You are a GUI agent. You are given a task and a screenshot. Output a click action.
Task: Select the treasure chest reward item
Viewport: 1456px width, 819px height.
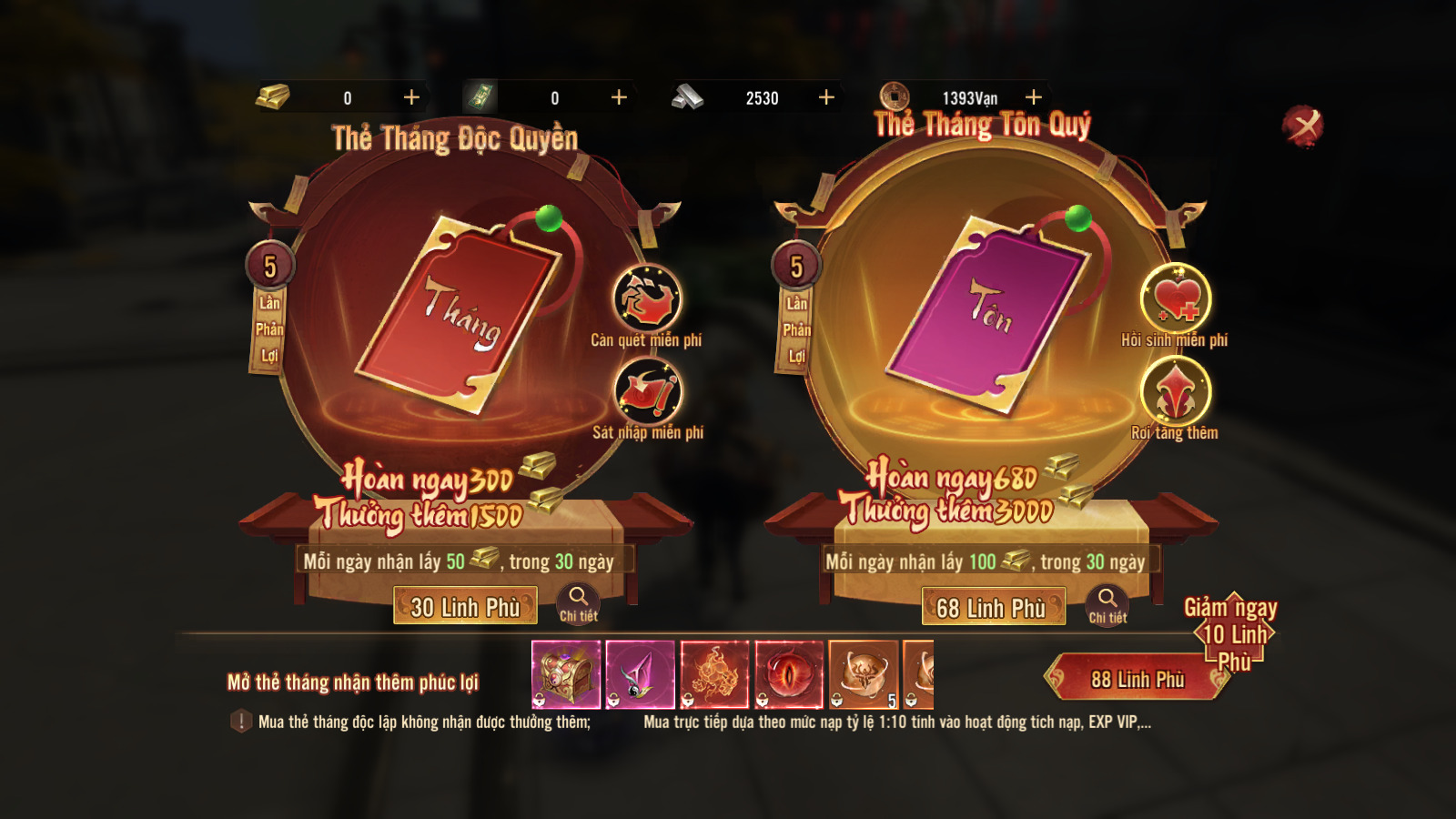(x=566, y=674)
